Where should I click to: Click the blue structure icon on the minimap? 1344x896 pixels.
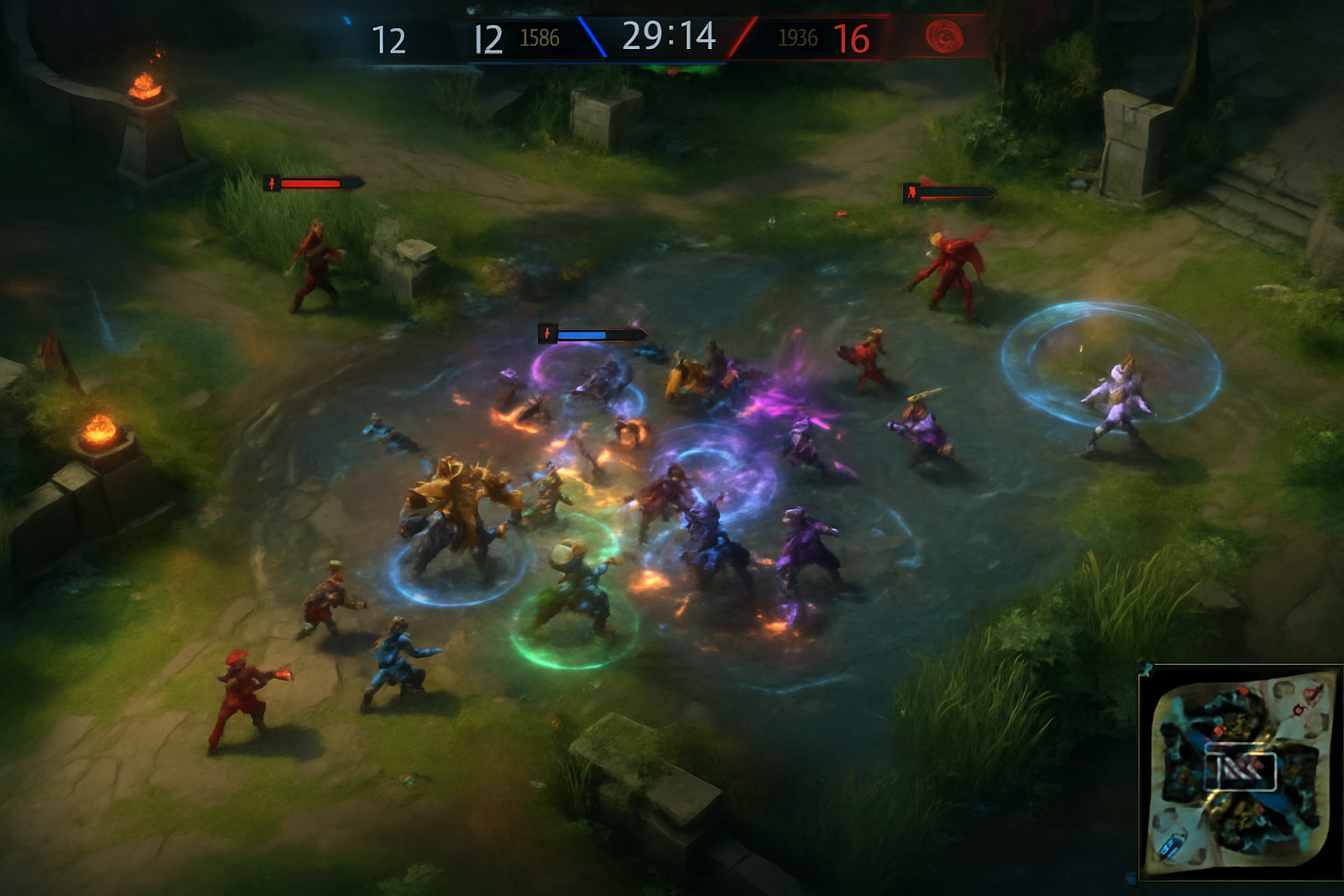coord(1170,845)
